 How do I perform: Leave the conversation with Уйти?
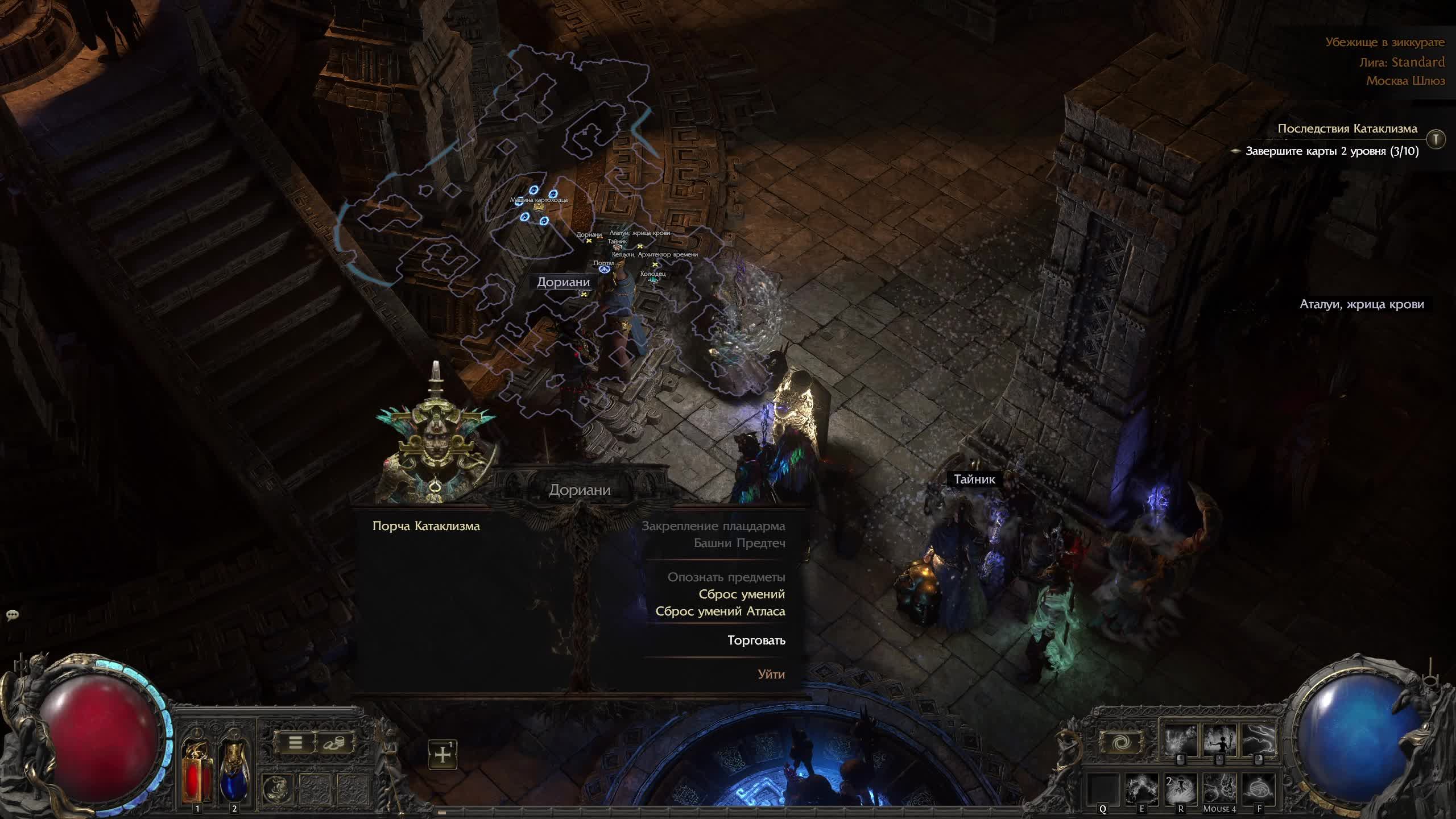click(x=771, y=675)
